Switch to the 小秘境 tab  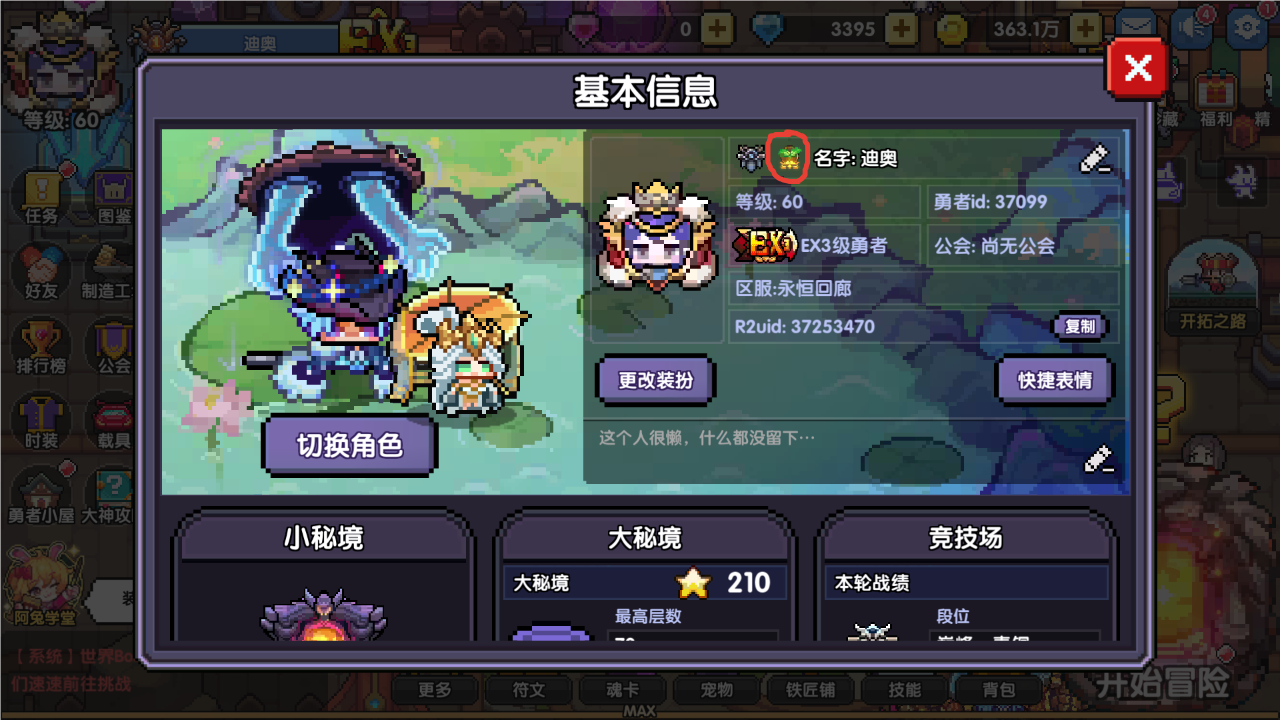pos(323,539)
